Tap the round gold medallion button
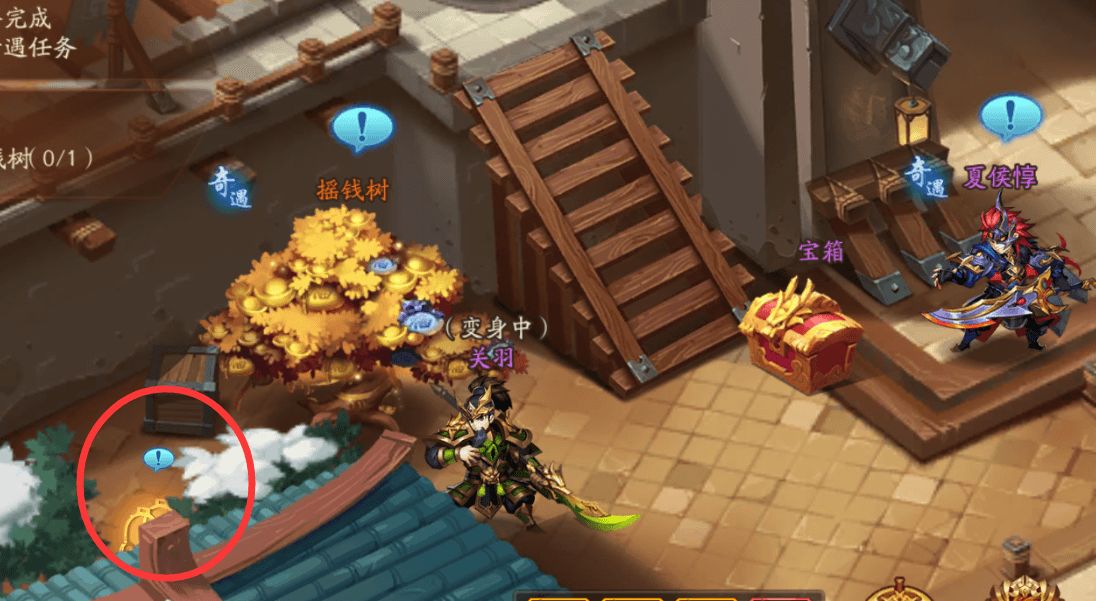1096x601 pixels. tap(899, 591)
